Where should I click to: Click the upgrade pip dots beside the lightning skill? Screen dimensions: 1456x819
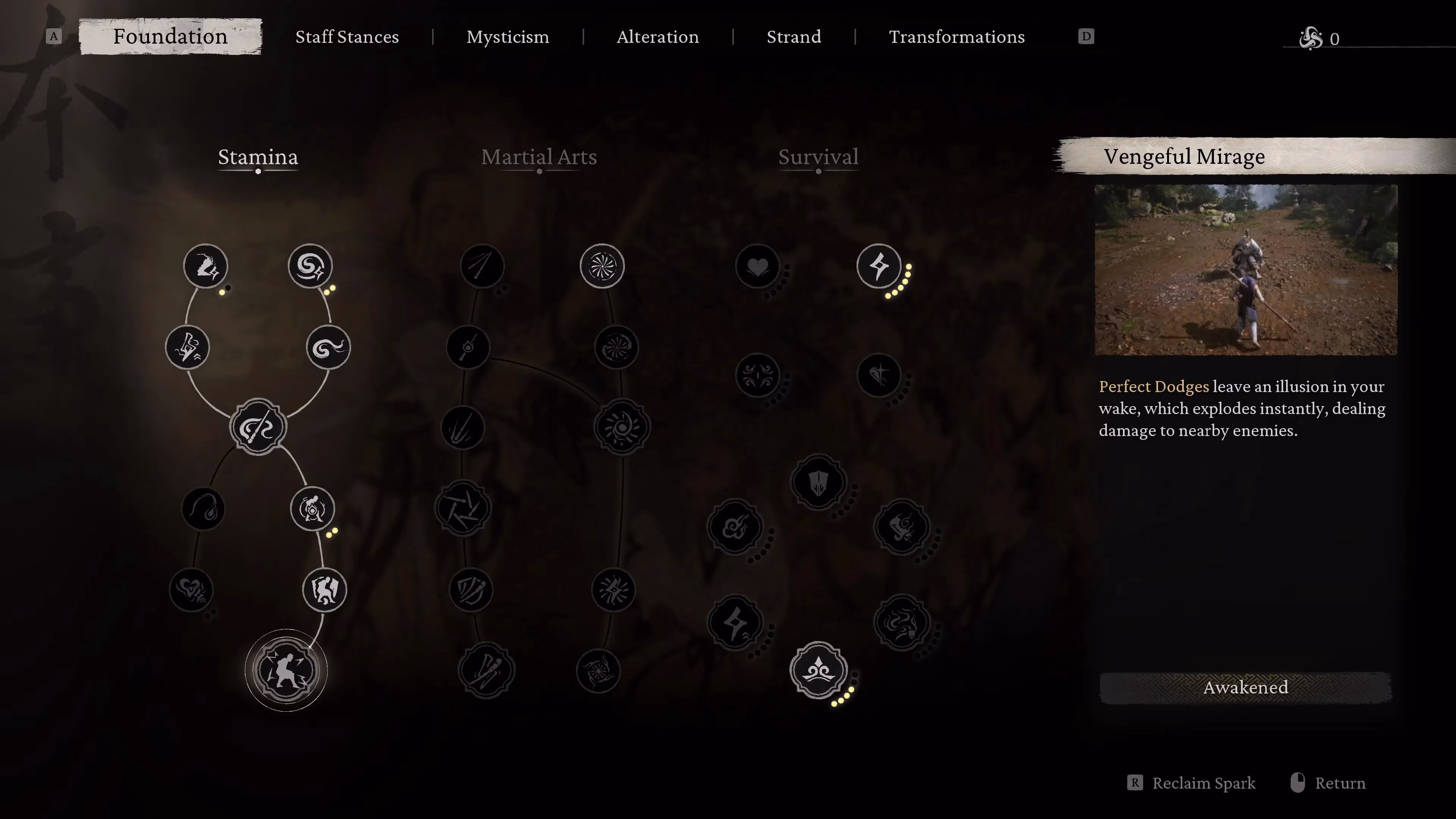coord(900,286)
